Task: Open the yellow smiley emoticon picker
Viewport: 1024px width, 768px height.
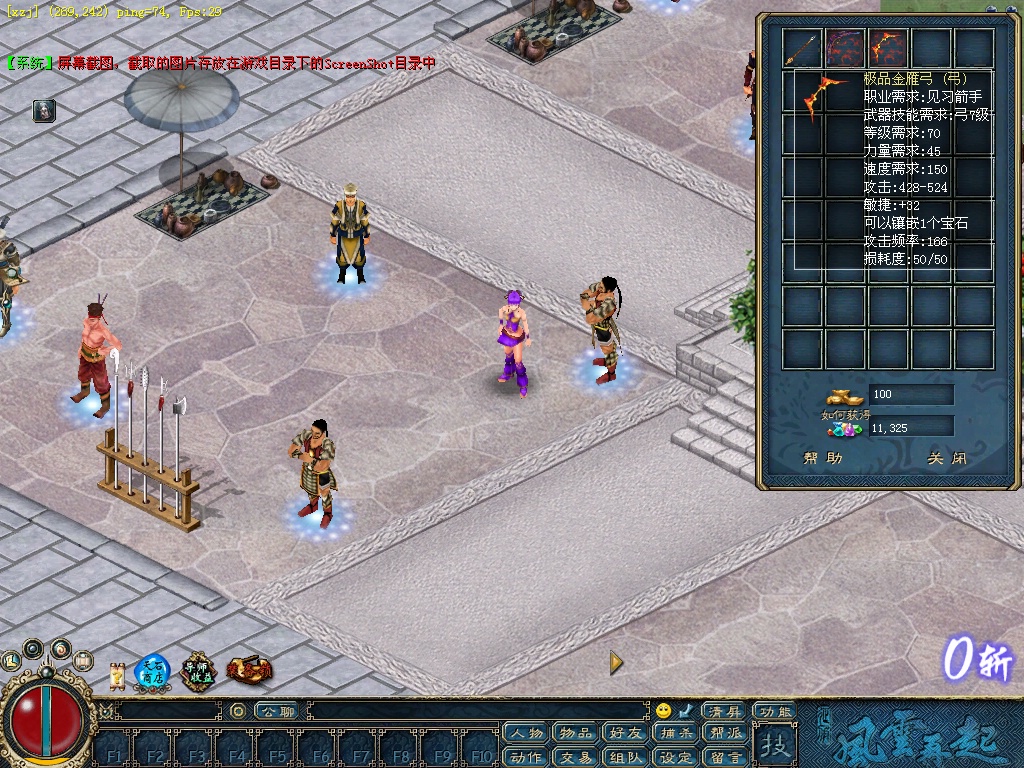Action: [x=663, y=711]
